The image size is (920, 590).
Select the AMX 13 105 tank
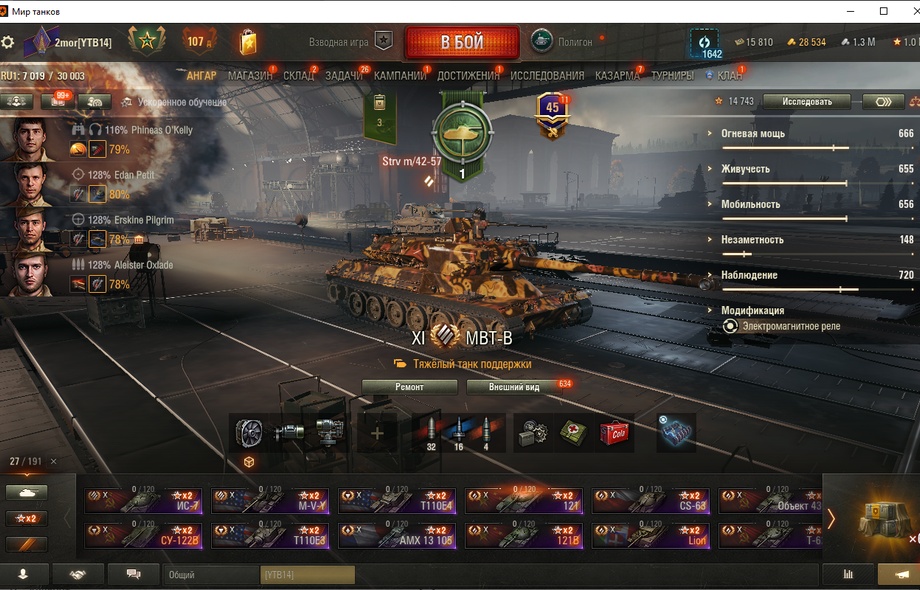[397, 536]
